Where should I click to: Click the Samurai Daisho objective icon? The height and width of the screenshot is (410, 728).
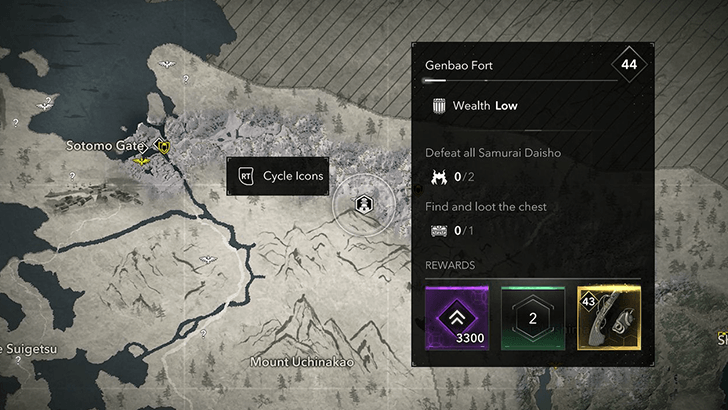(439, 178)
